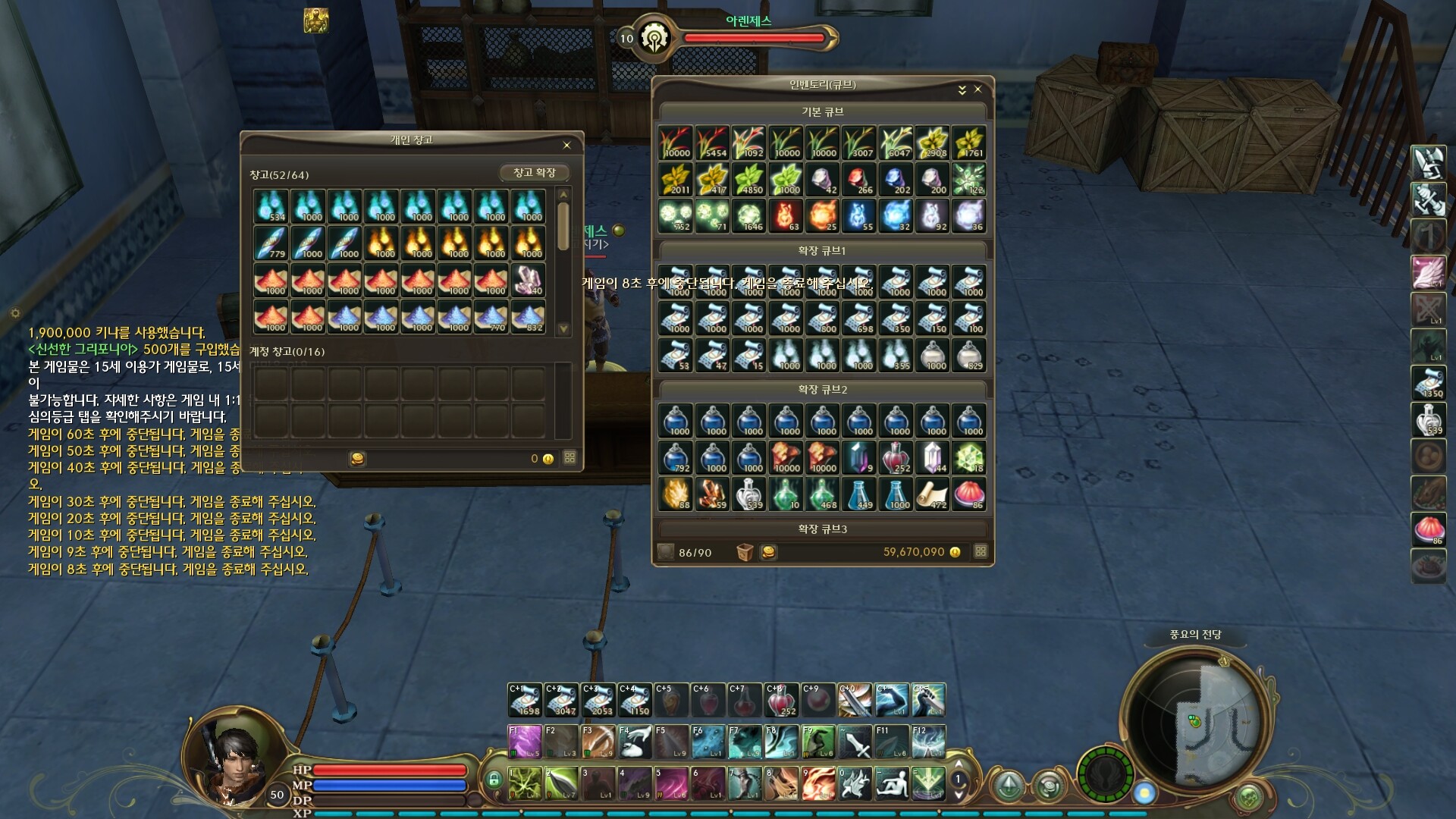Close the personal warehouse window
The image size is (1456, 819).
click(x=566, y=145)
